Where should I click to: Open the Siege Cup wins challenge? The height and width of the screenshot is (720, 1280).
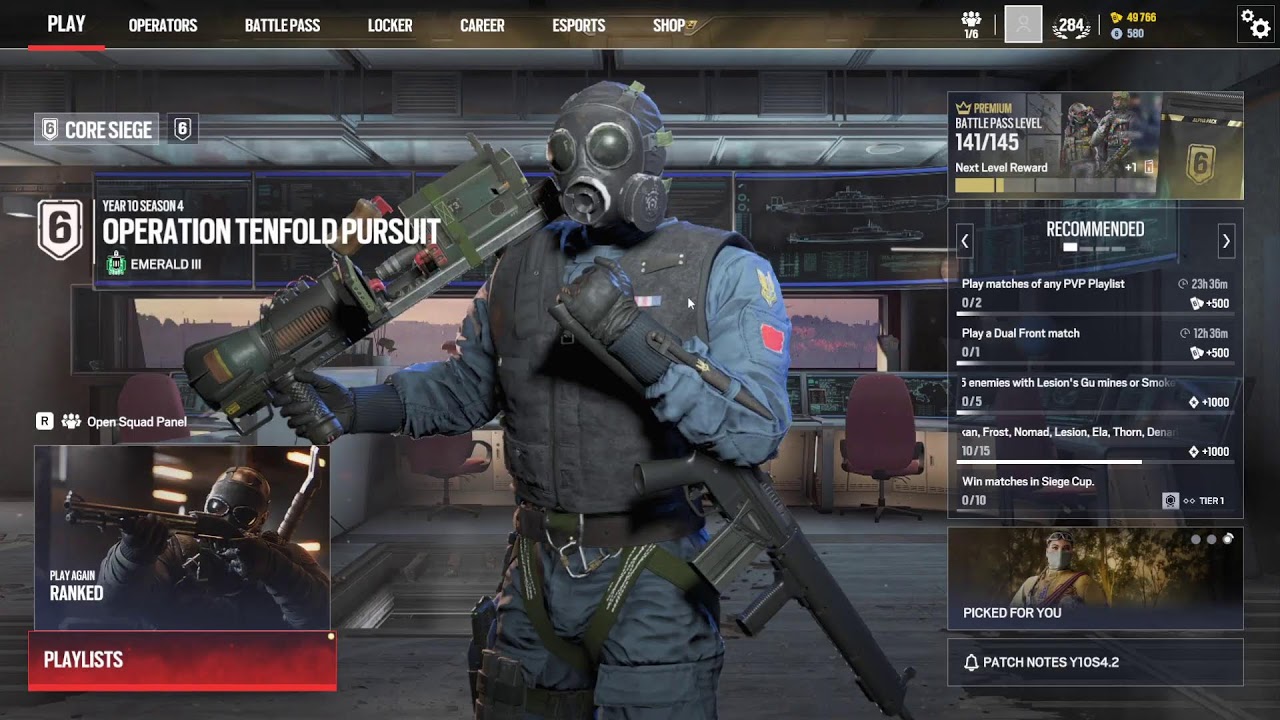tap(1095, 491)
